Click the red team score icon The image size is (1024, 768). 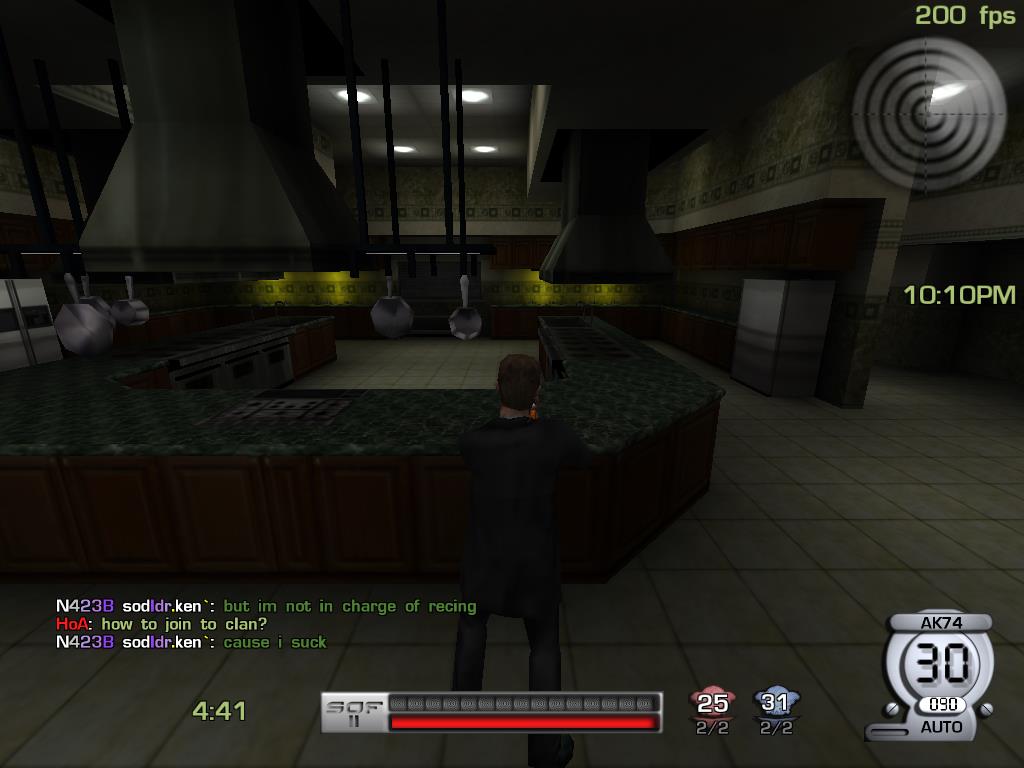(x=713, y=703)
